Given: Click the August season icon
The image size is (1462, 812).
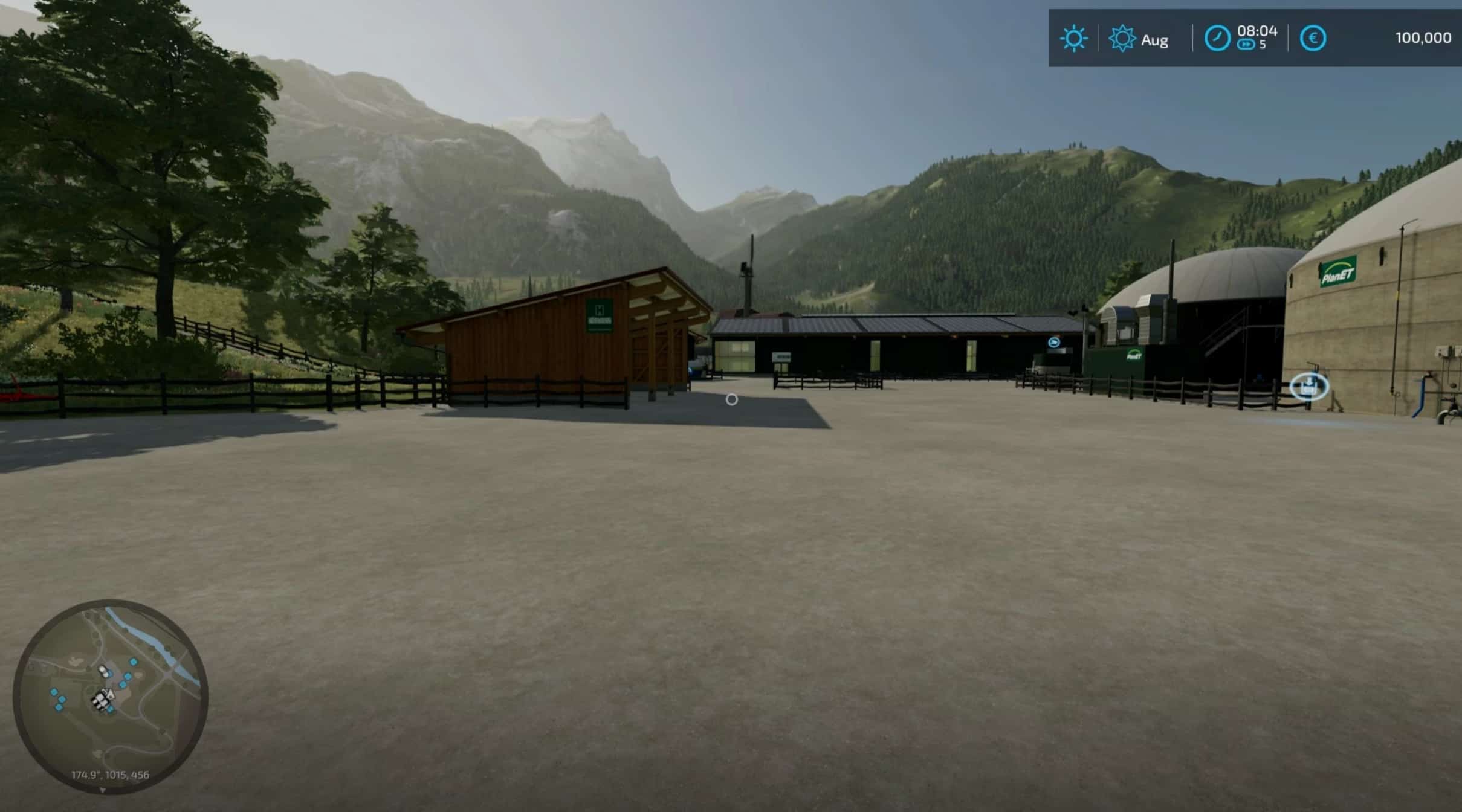Looking at the screenshot, I should pyautogui.click(x=1122, y=39).
